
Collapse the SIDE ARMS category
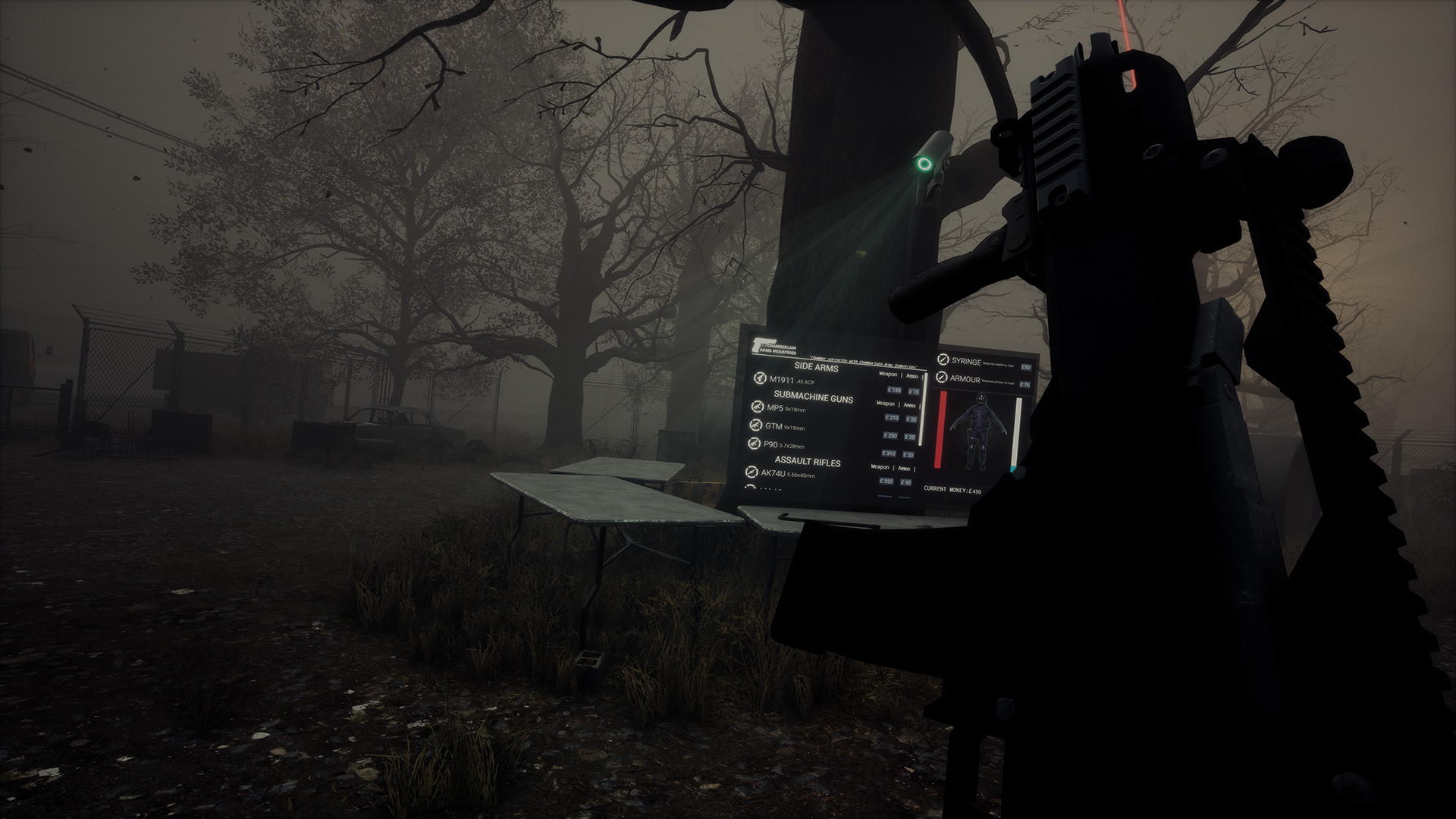[x=816, y=367]
